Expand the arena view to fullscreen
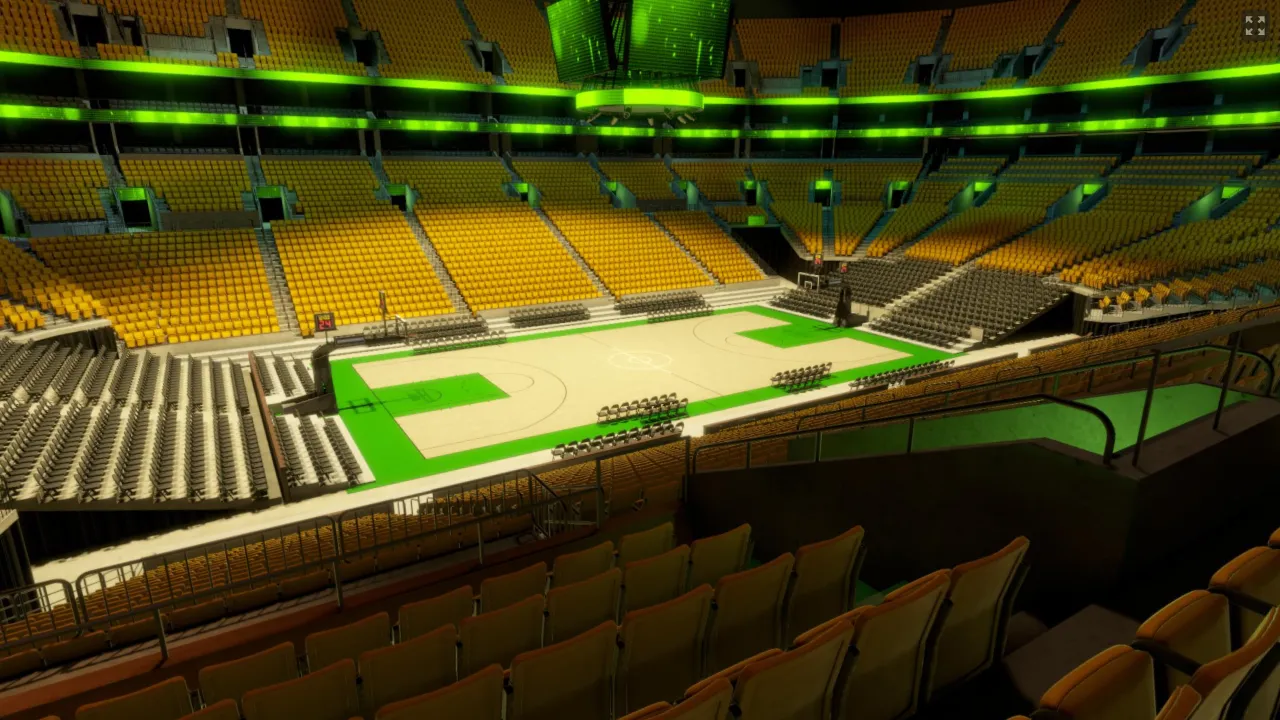Screen dimensions: 1280x720 point(1254,26)
